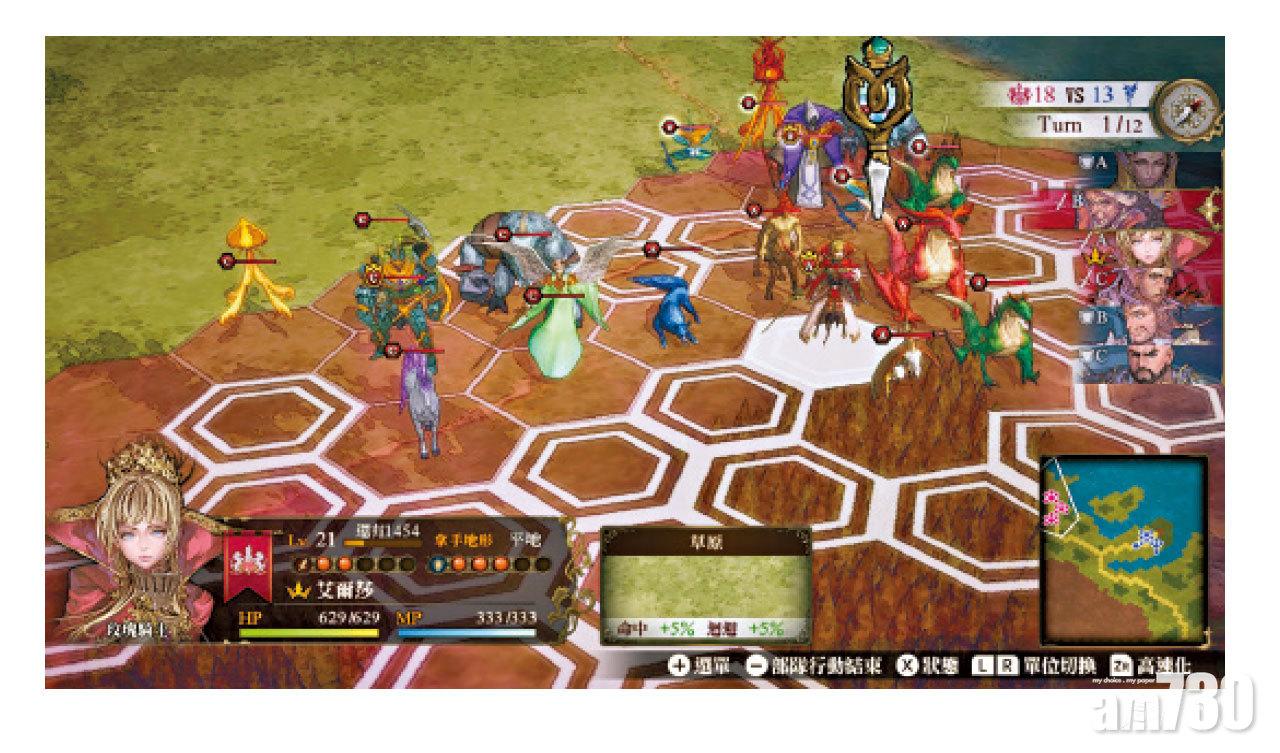Select the hooded knight portrait in turn order
1280x753 pixels.
1152,168
